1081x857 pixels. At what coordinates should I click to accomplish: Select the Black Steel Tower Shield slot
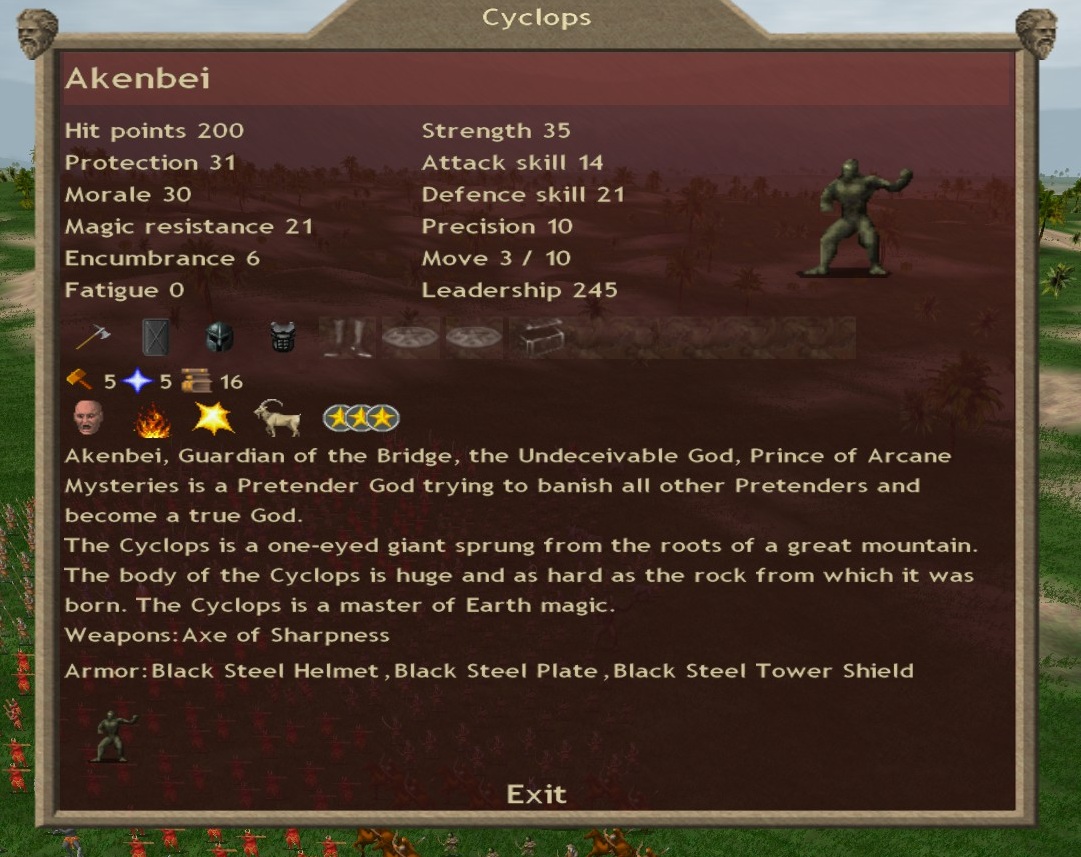(x=156, y=338)
